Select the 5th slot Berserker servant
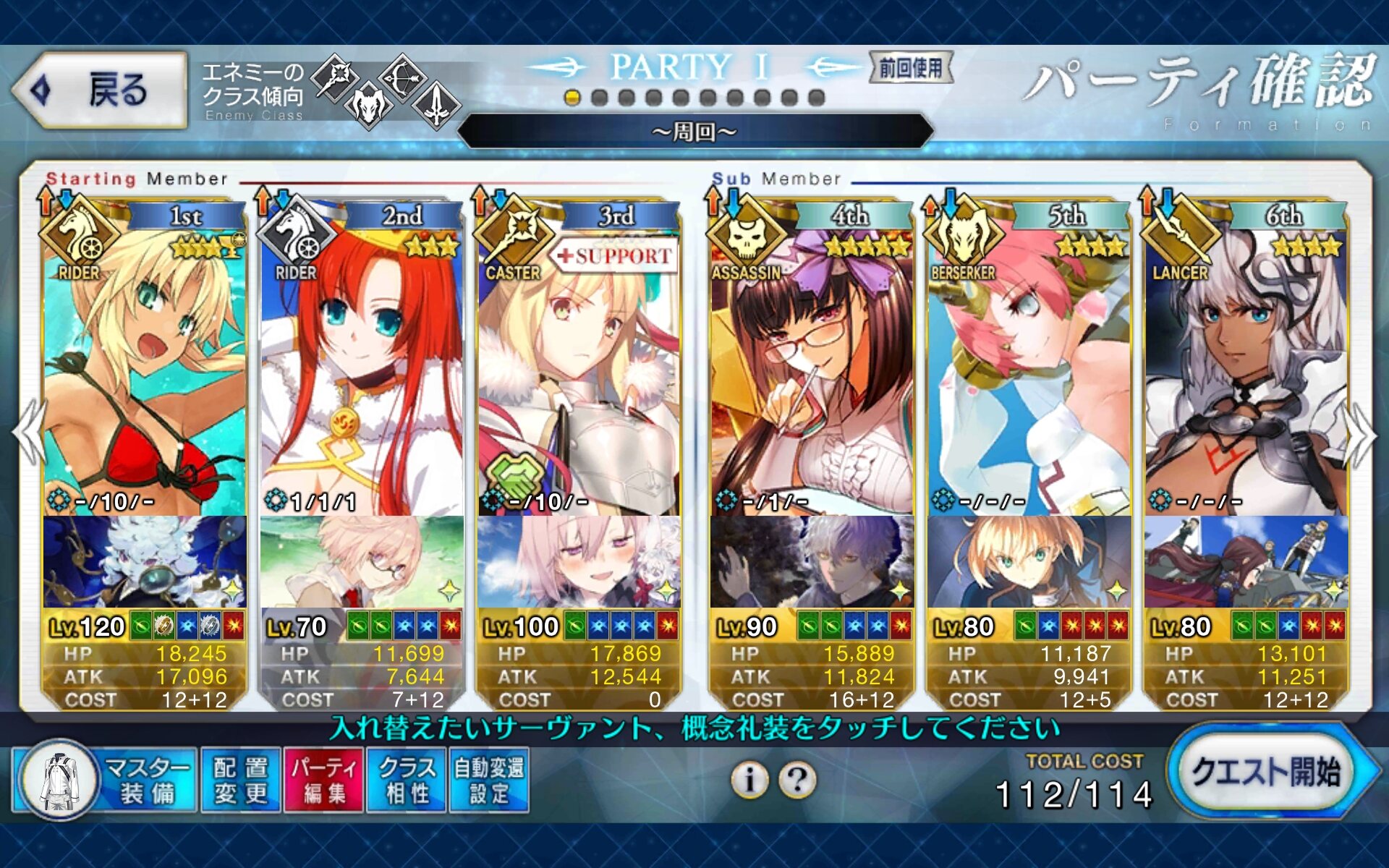 [x=1029, y=362]
